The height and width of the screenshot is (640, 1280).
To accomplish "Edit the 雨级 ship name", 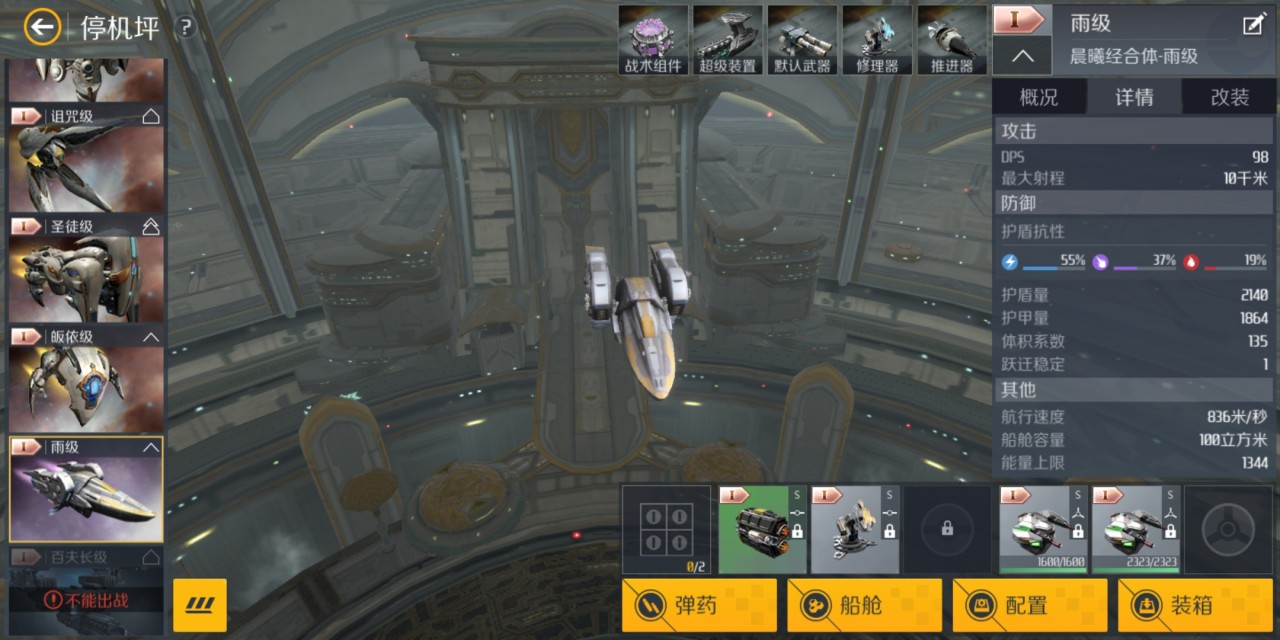I will coord(1253,25).
